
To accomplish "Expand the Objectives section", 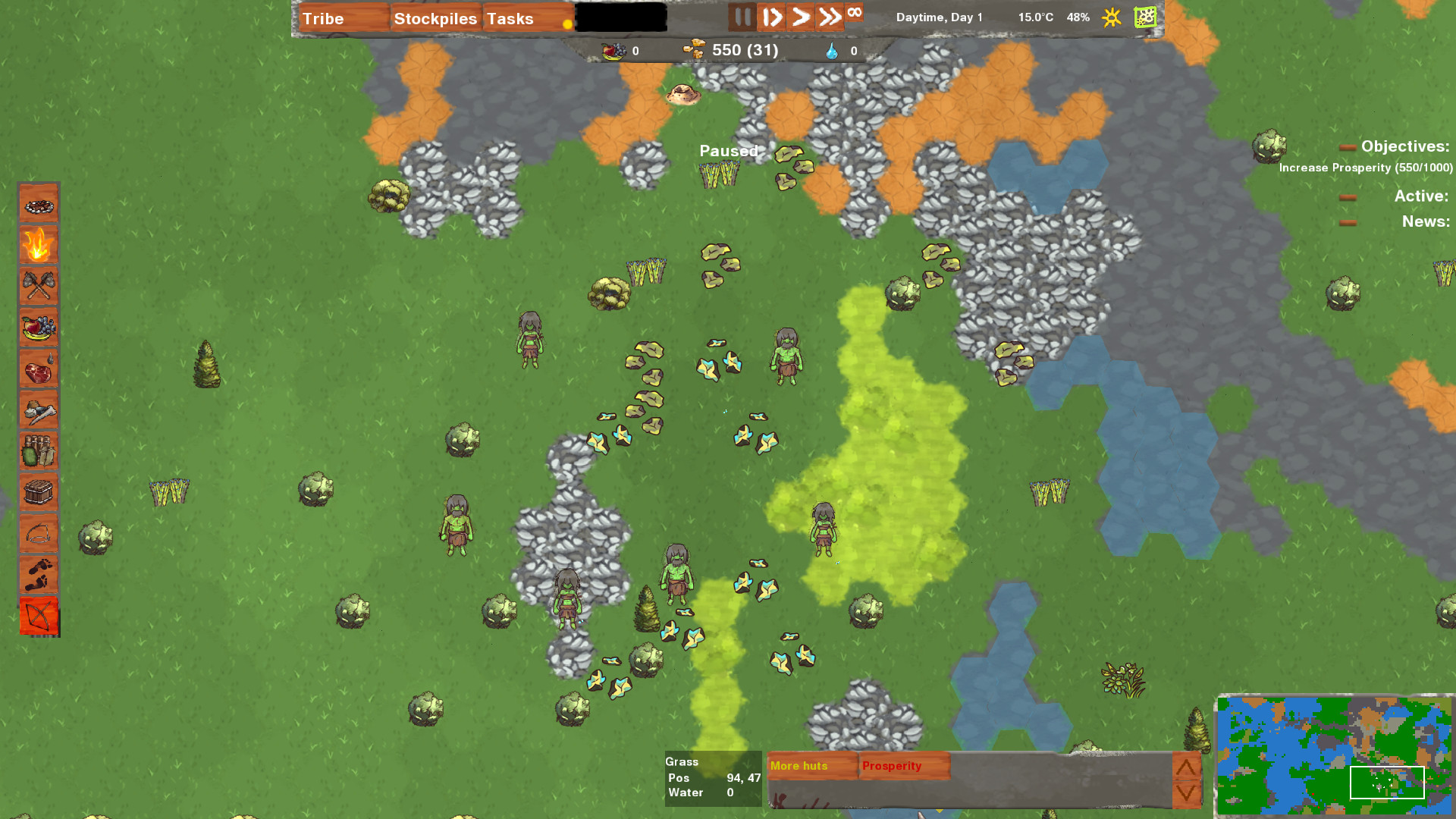I will (x=1349, y=147).
